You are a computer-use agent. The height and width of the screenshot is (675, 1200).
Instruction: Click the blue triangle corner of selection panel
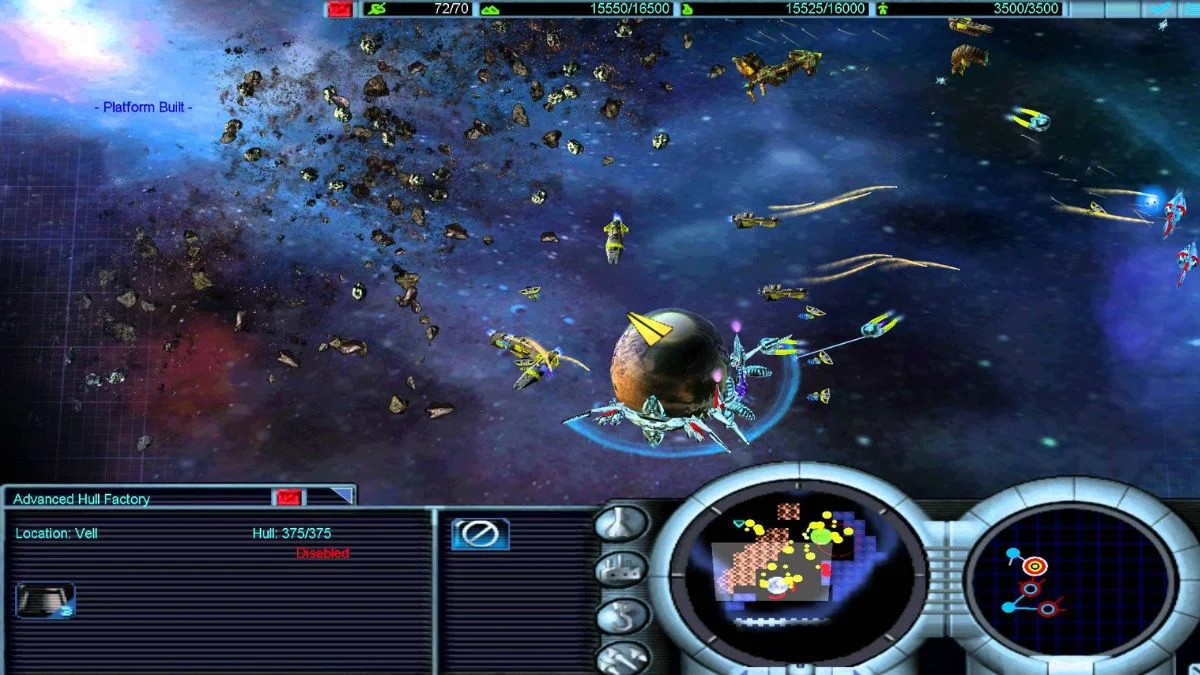(x=342, y=495)
